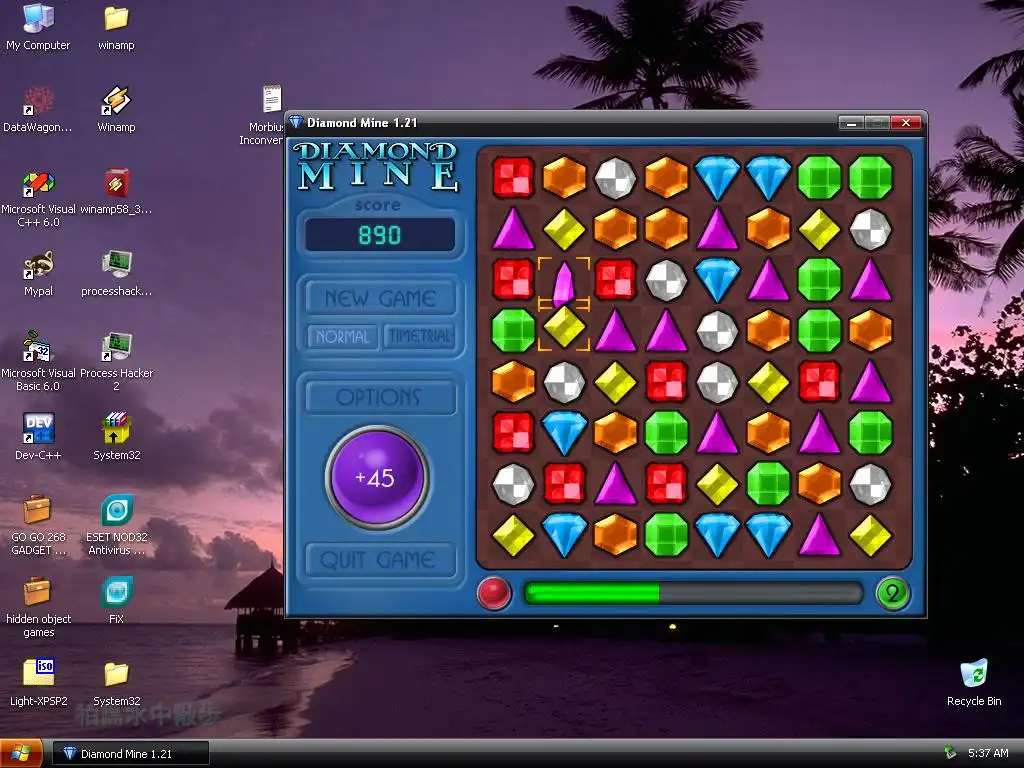
Task: Open the OPTIONS menu
Action: (380, 398)
